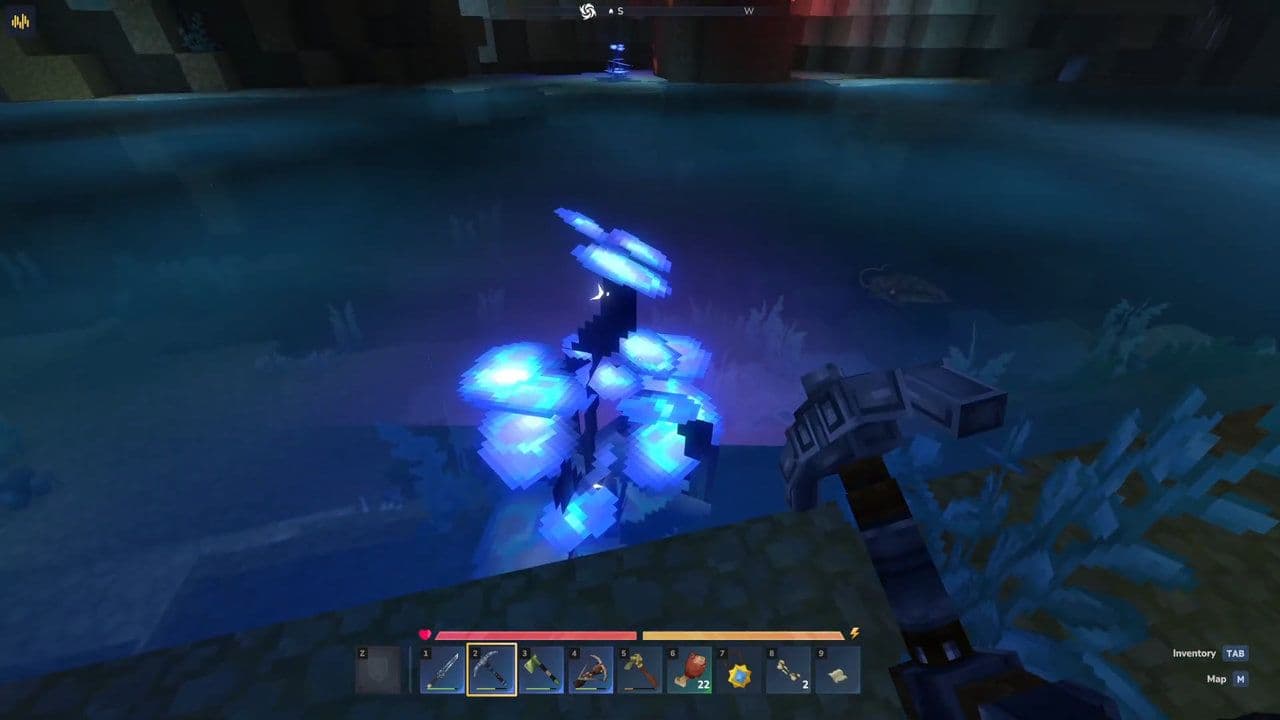The width and height of the screenshot is (1280, 720).
Task: Select the arrows in hotbar slot 8
Action: [x=787, y=668]
